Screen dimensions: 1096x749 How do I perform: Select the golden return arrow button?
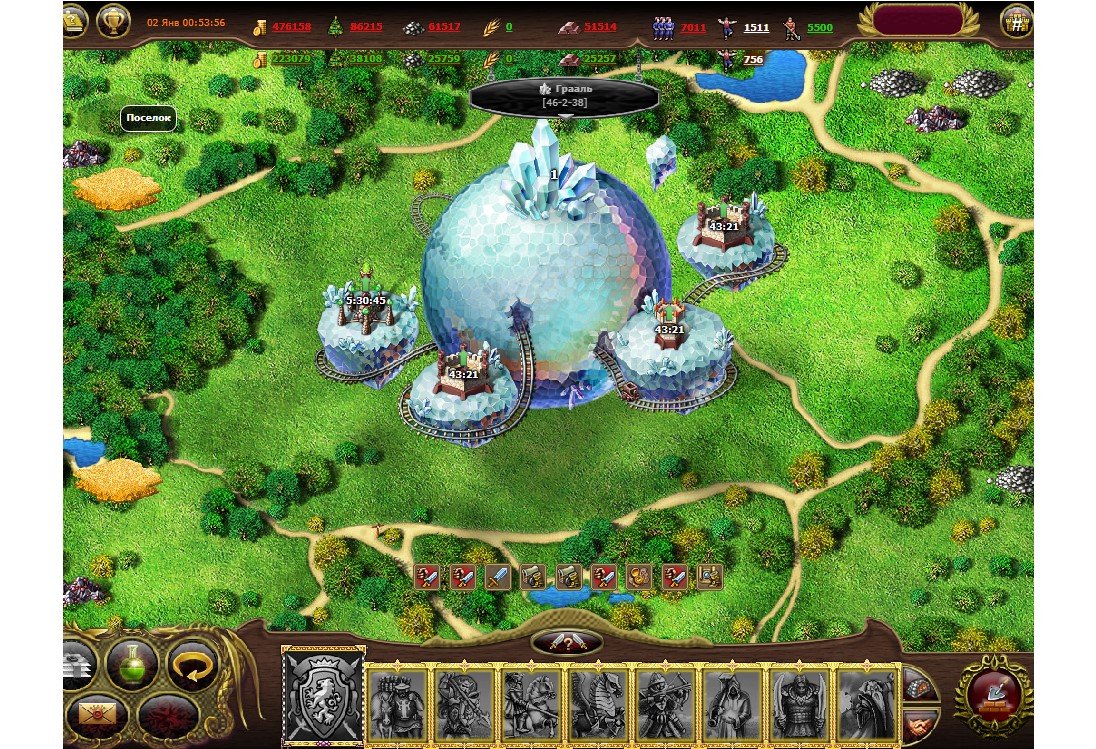point(192,665)
